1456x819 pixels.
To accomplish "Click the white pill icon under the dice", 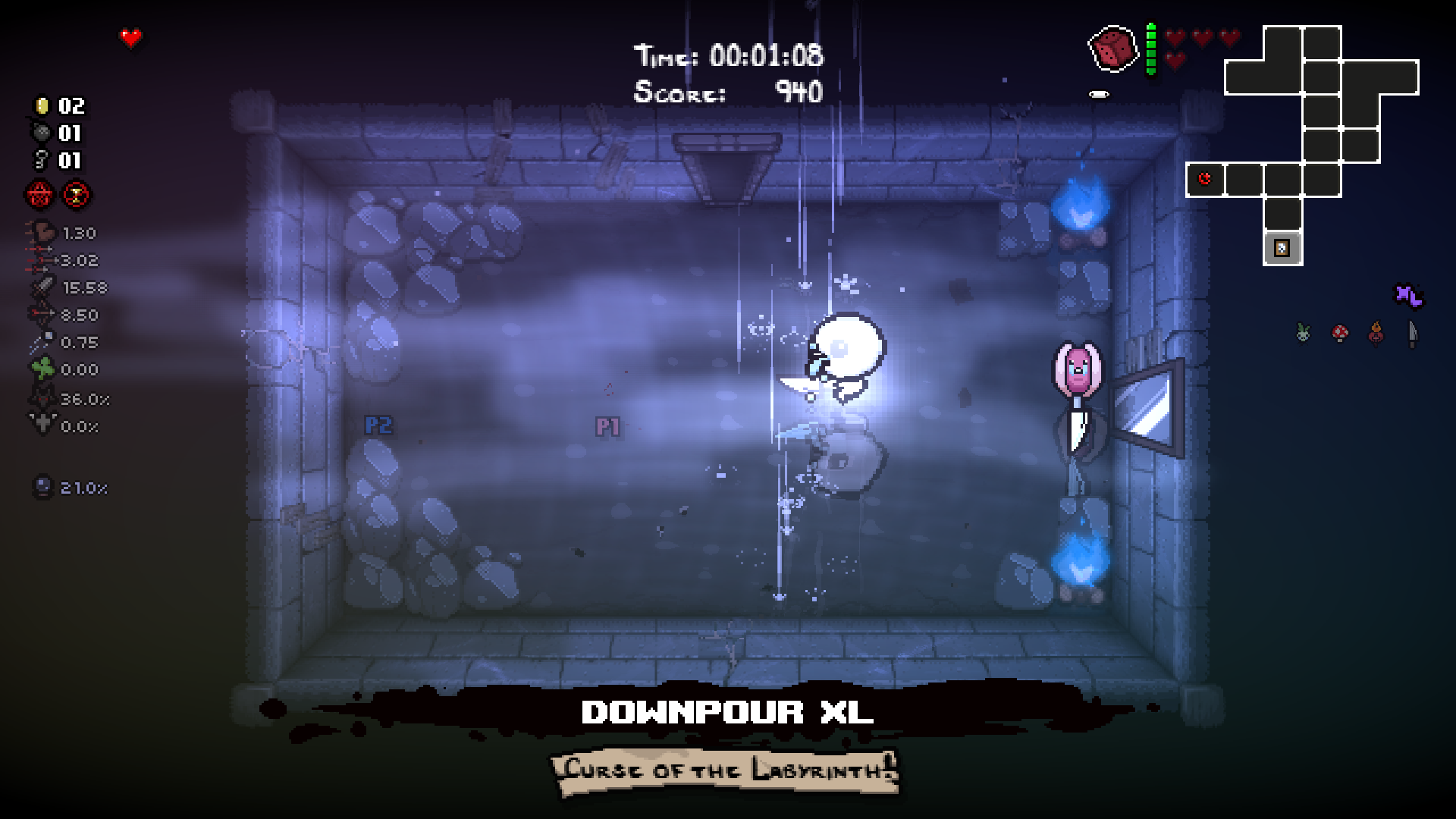I will click(1097, 94).
